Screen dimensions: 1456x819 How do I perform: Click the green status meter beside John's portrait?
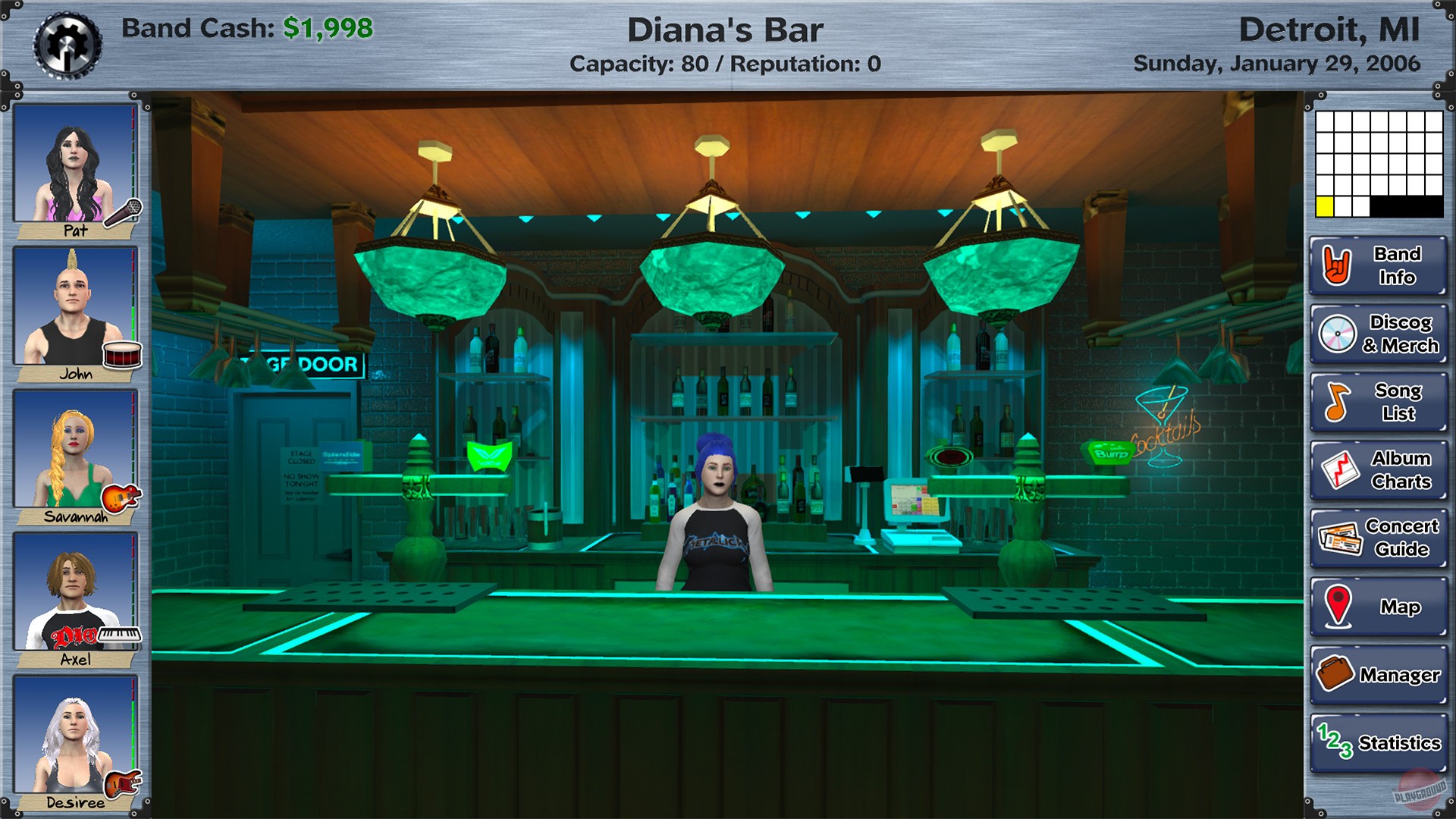[x=134, y=318]
